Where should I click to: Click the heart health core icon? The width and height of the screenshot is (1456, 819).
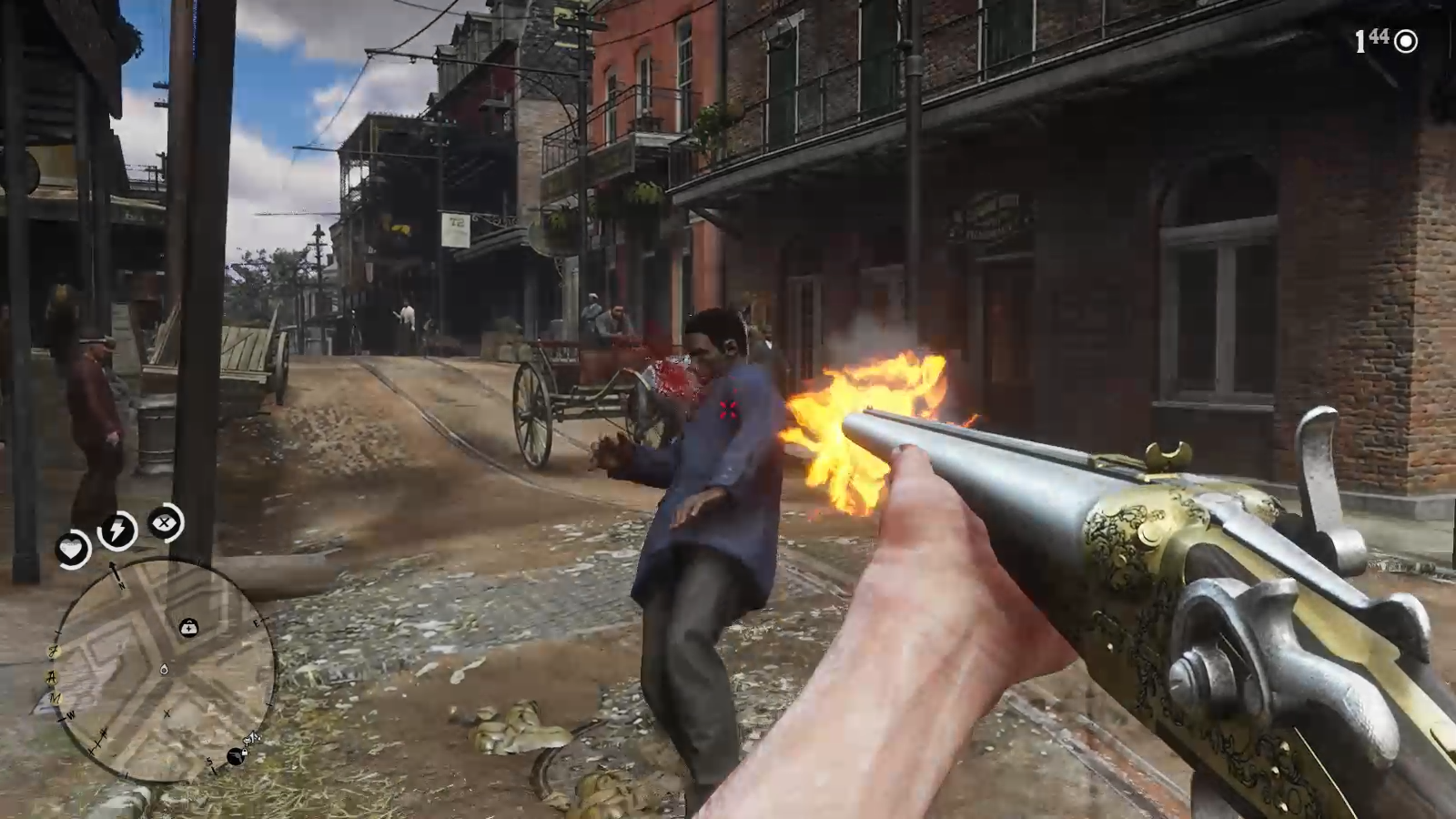pyautogui.click(x=71, y=548)
